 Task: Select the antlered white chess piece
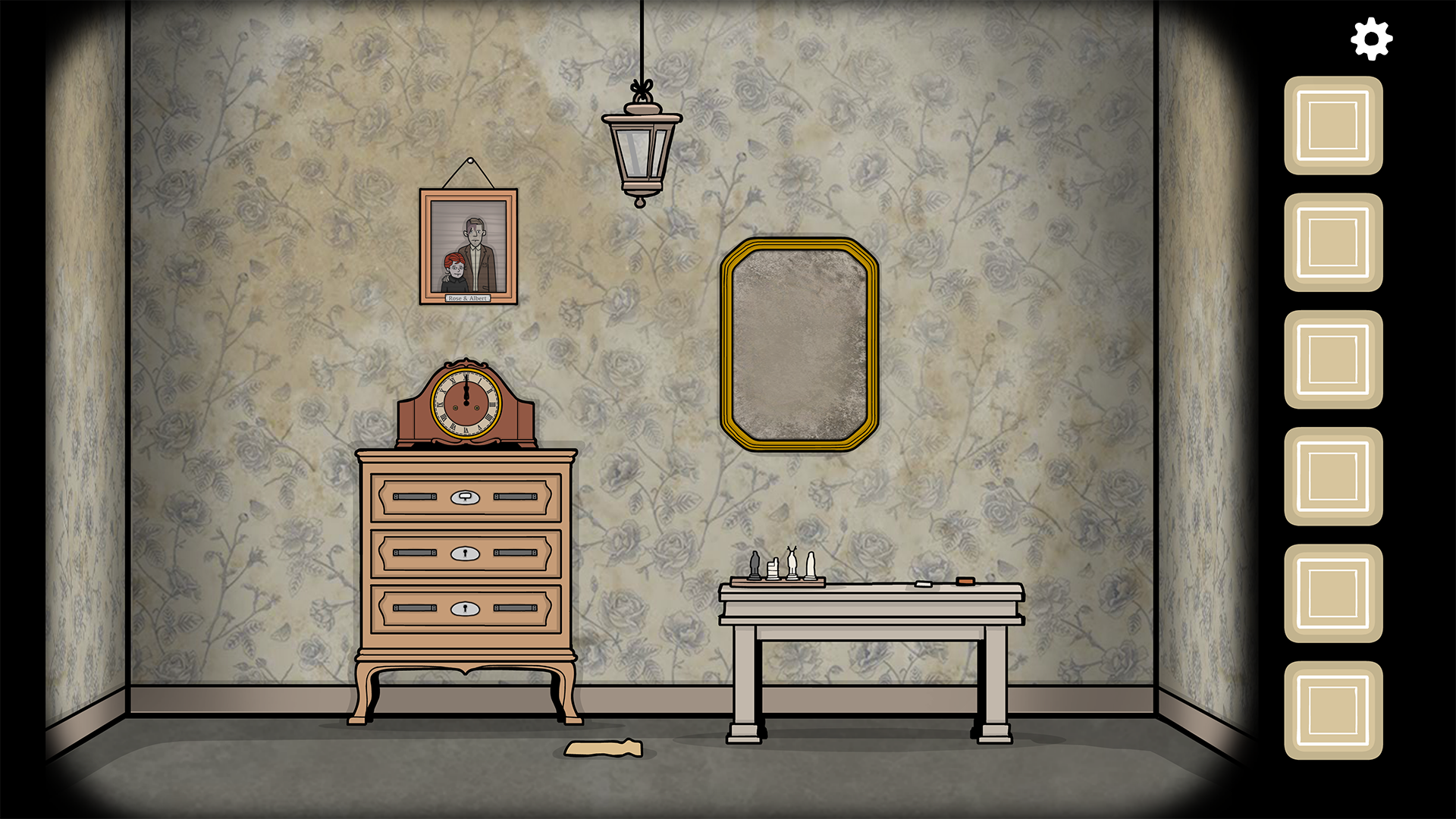792,563
